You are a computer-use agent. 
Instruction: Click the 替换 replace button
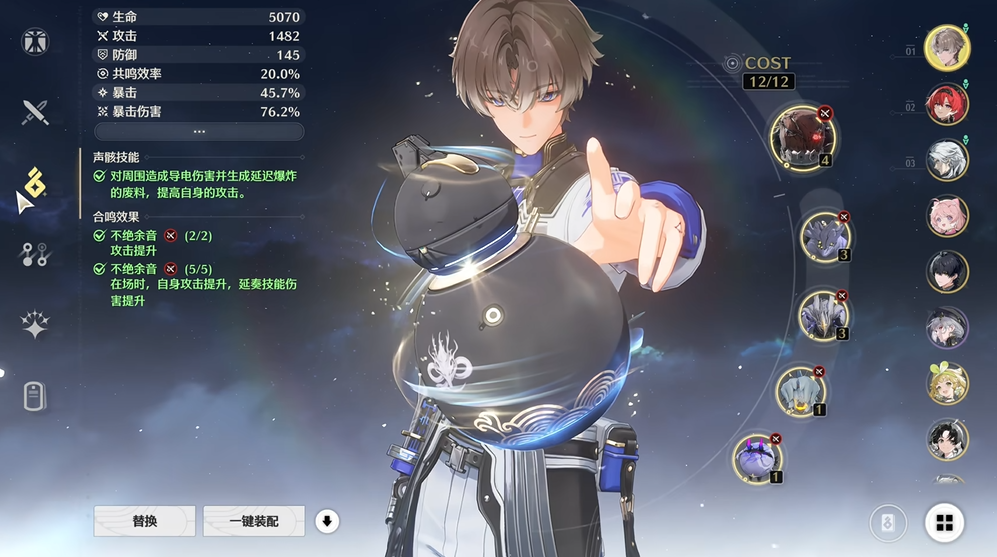point(144,521)
